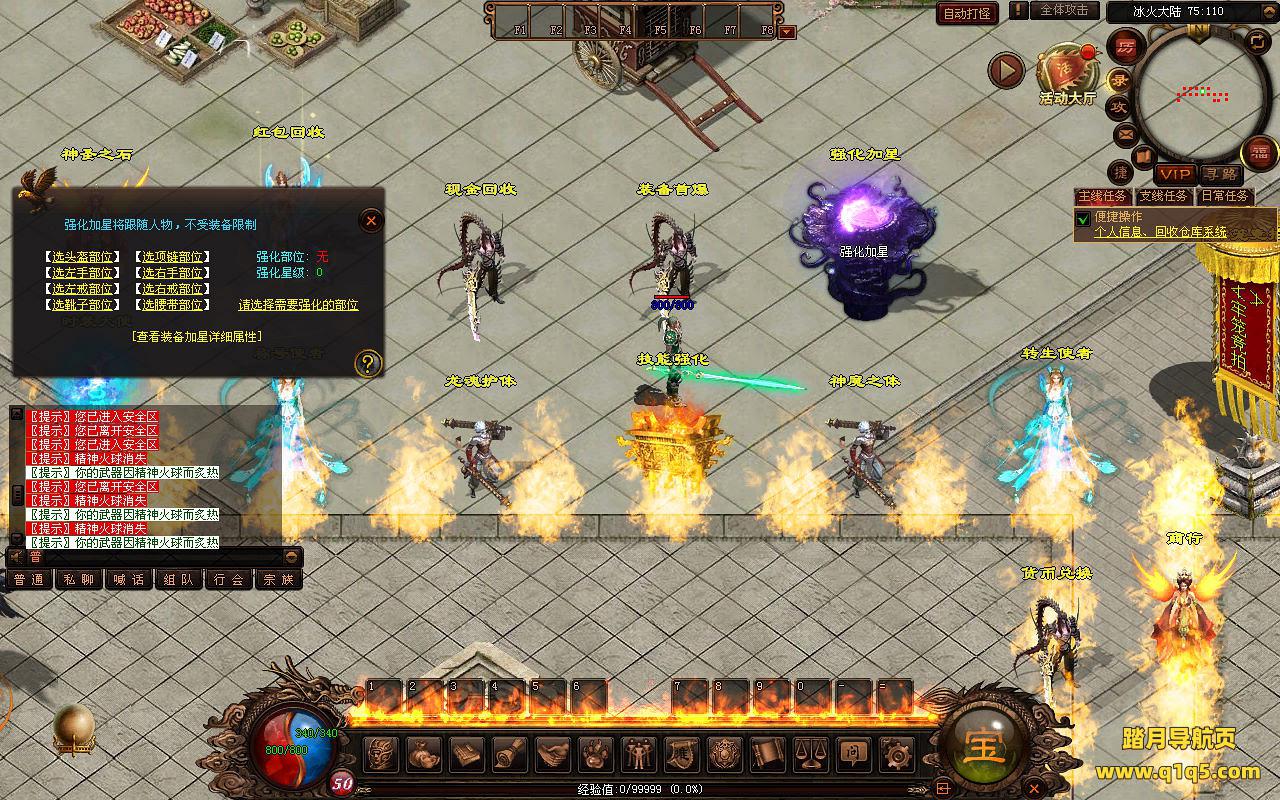Toggle the 便捷操作 checkbox
Screen dimensions: 1280x800
(x=1082, y=219)
